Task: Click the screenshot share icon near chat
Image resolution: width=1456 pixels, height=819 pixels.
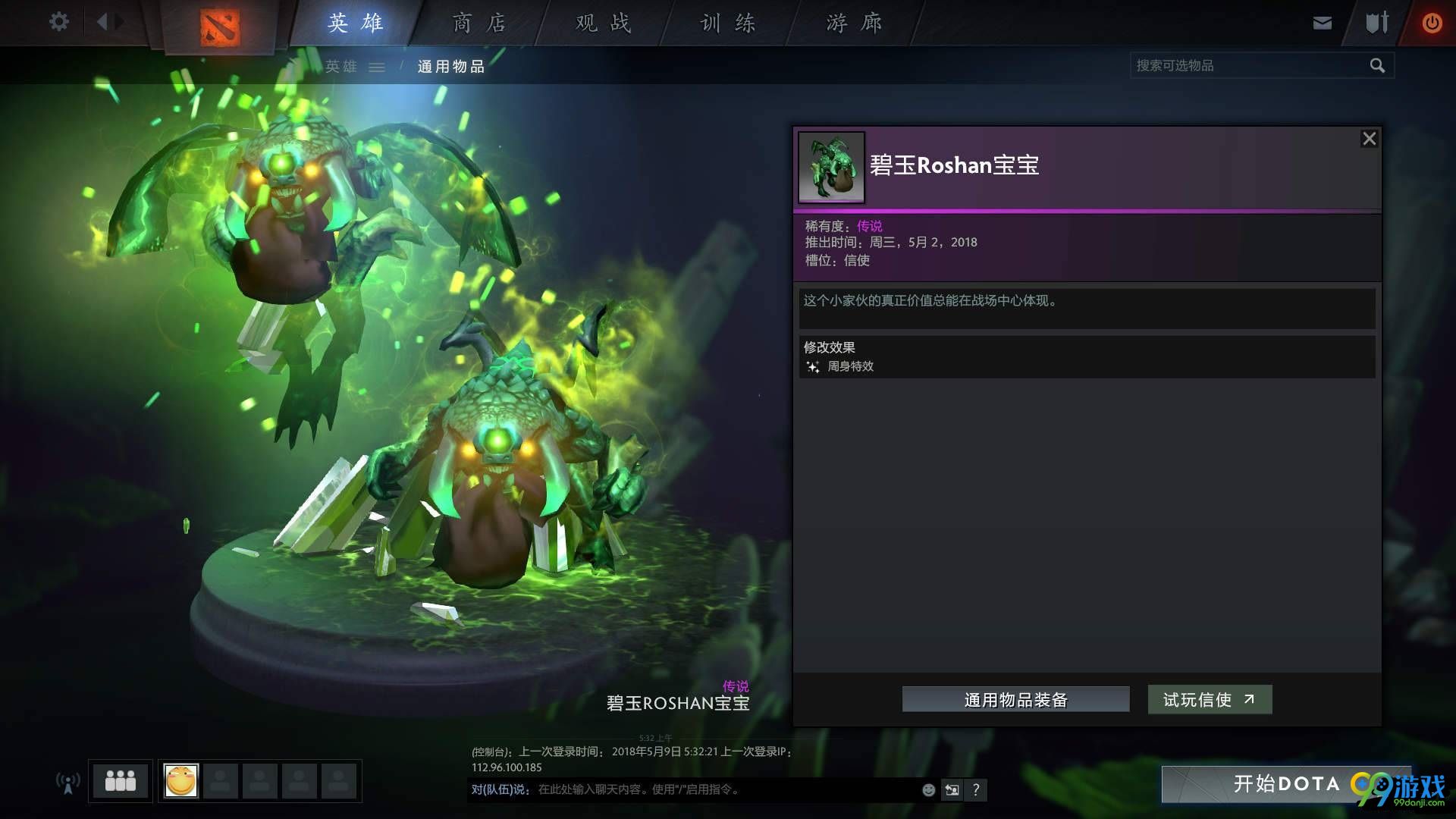Action: tap(952, 789)
